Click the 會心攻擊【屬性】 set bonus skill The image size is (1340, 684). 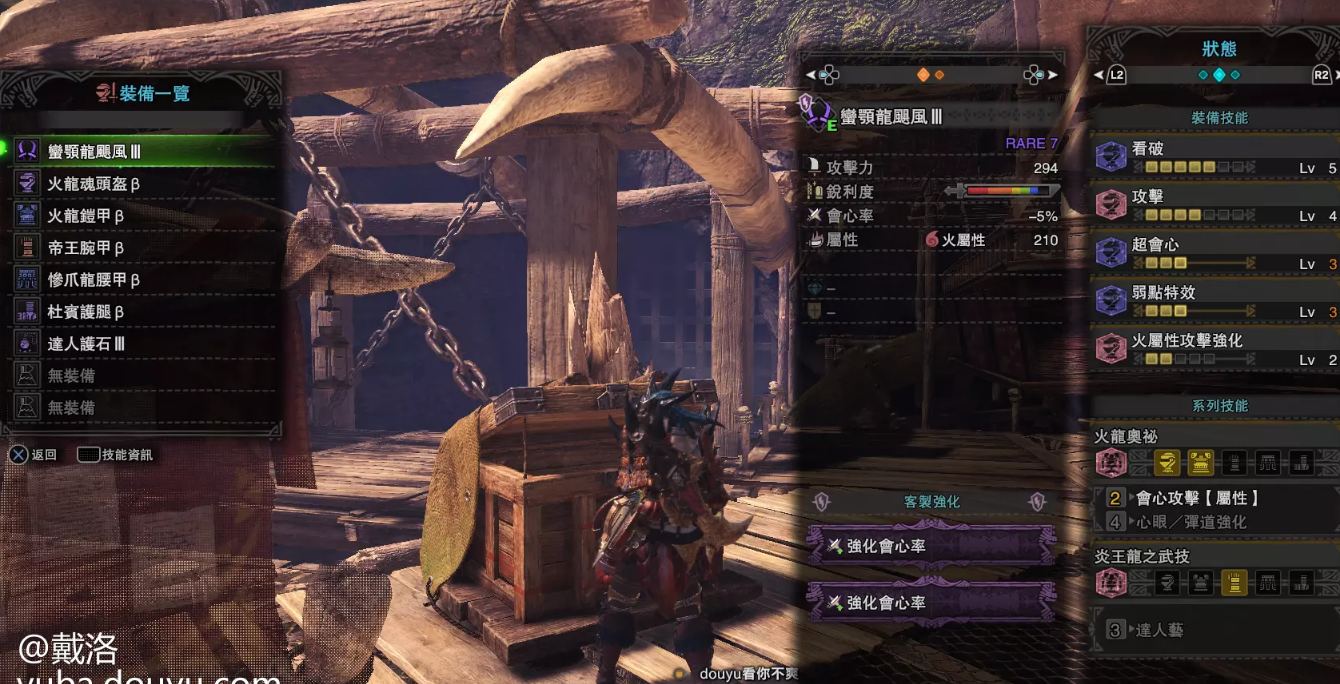[1198, 498]
